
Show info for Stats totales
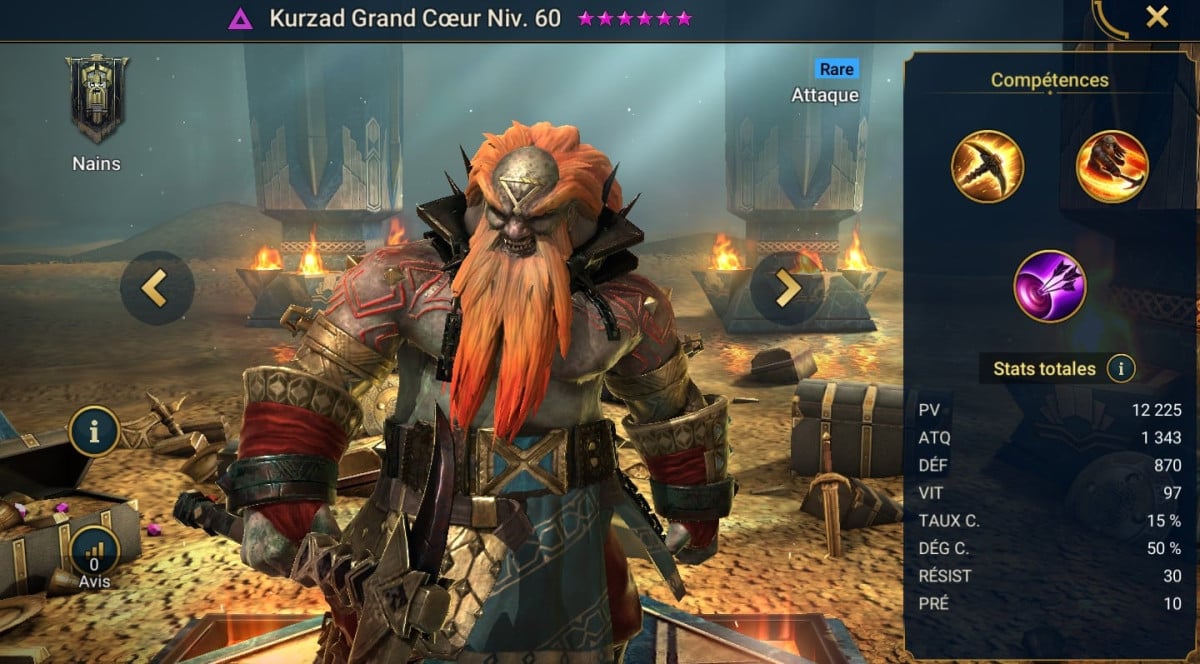(1121, 369)
